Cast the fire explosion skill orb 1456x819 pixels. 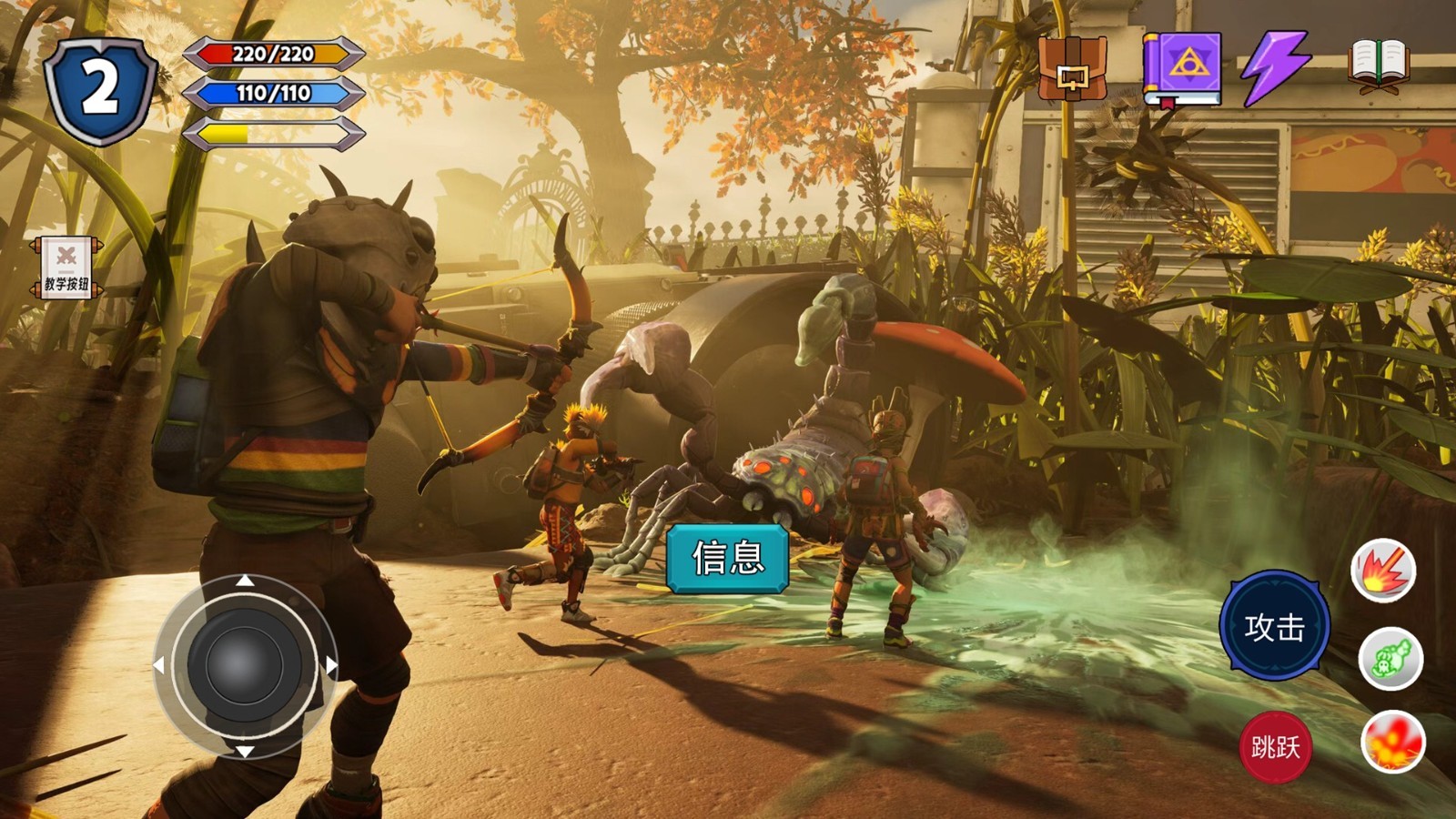(1392, 742)
